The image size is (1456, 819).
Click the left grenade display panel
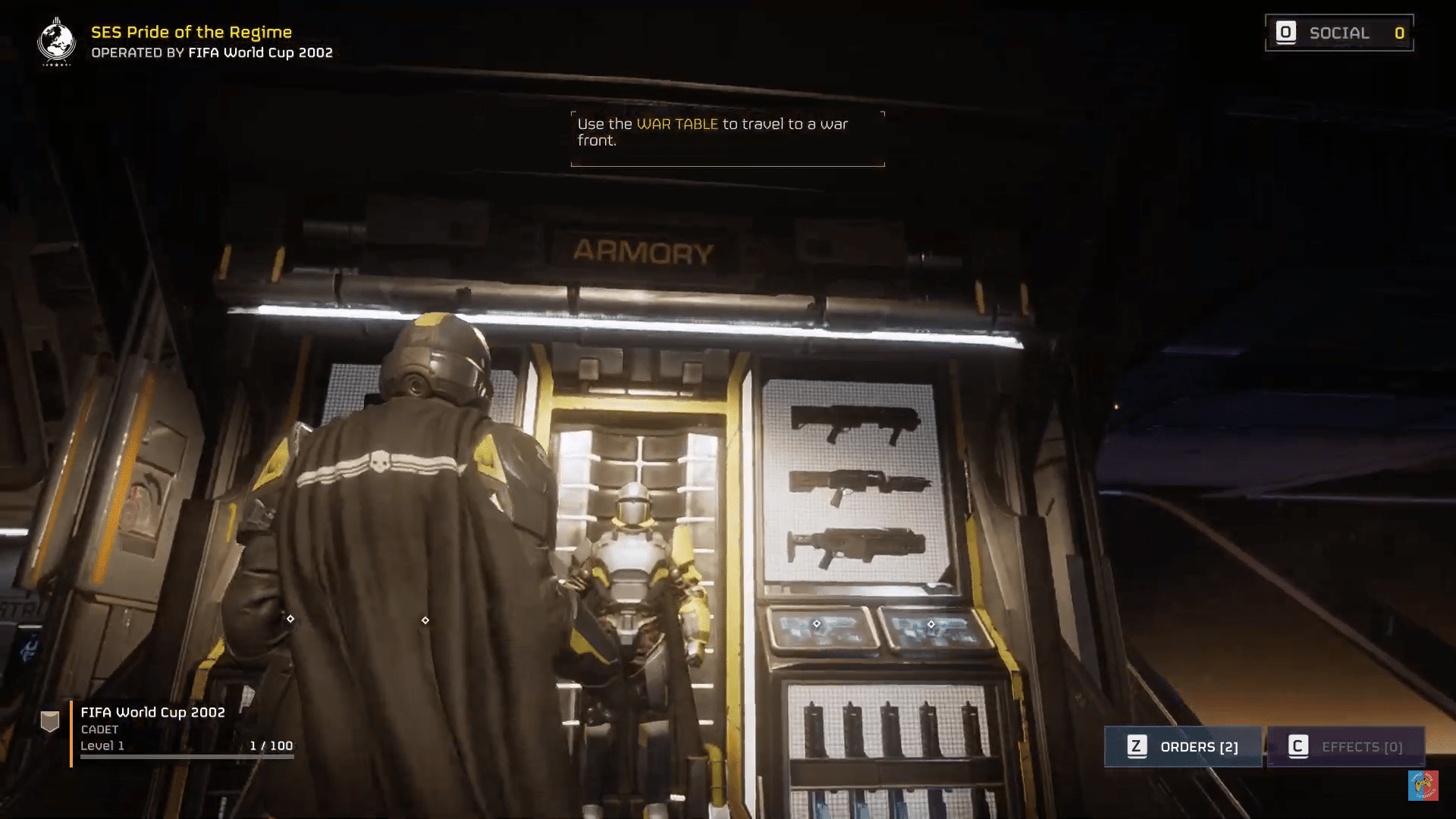819,628
